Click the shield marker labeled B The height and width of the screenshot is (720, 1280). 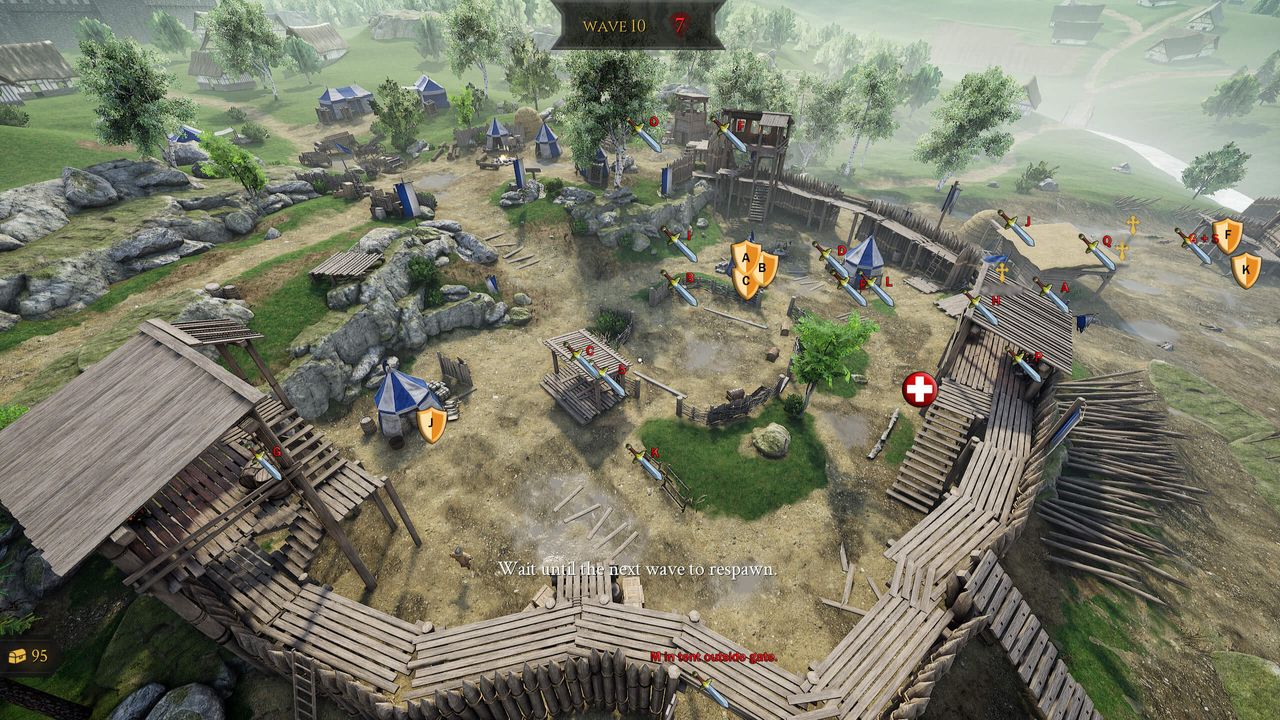(765, 267)
